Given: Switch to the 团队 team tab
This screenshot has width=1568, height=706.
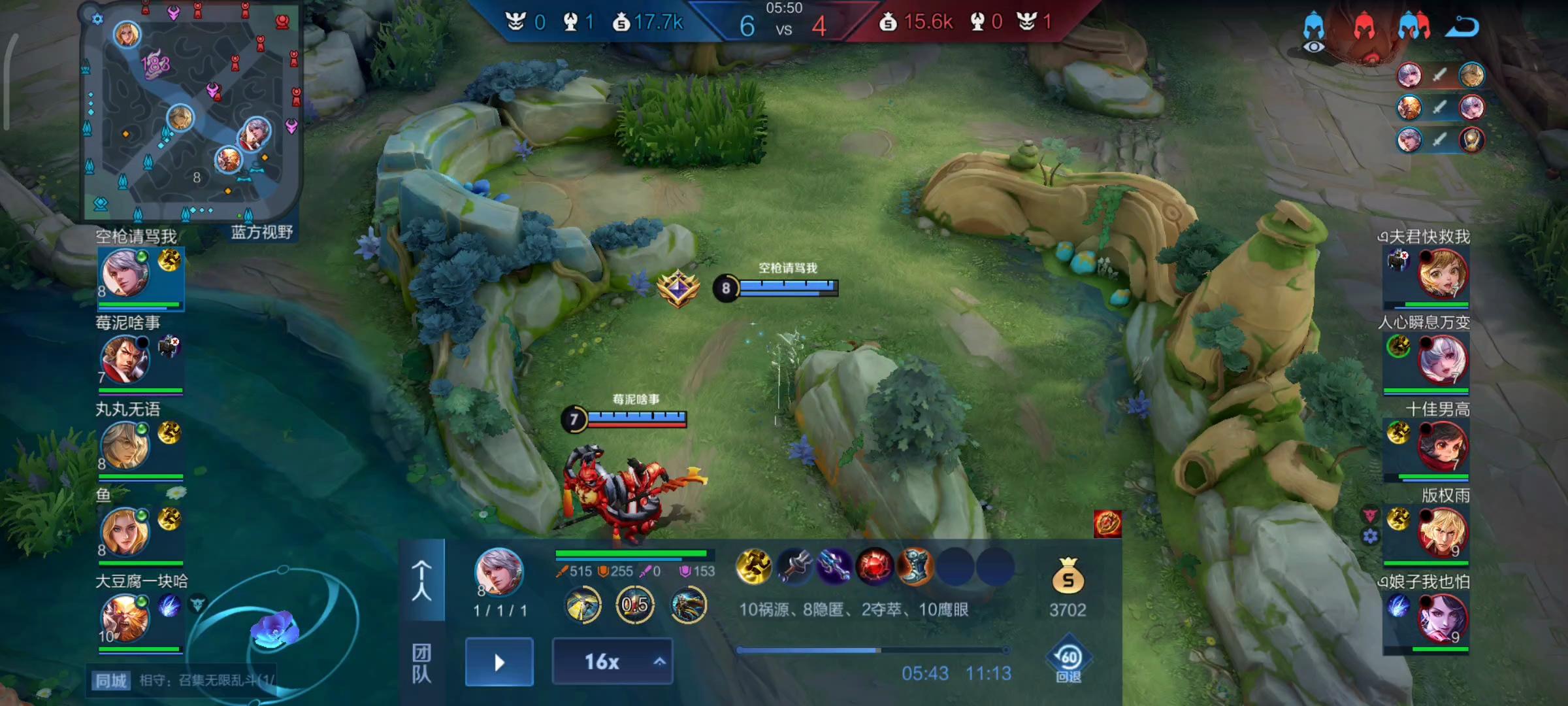Looking at the screenshot, I should [421, 662].
